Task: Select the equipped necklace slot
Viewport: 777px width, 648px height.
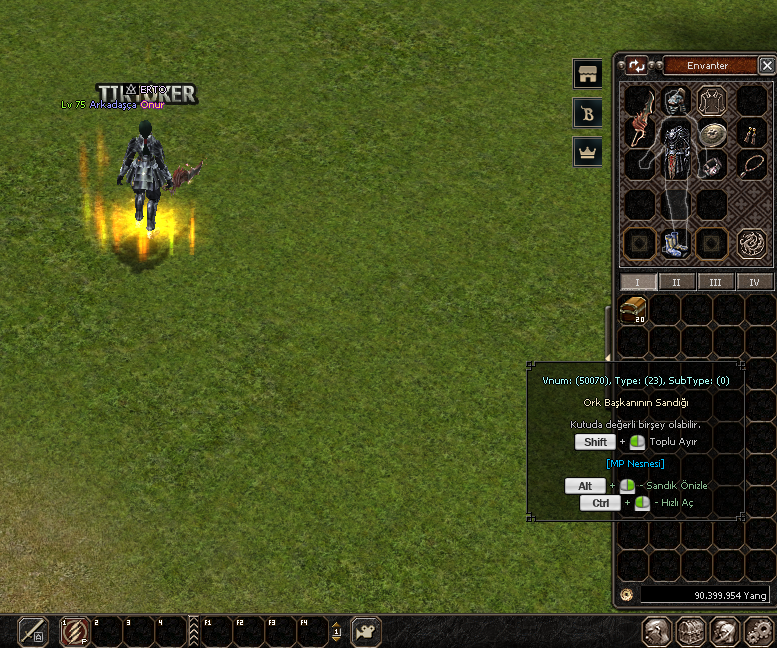Action: tap(751, 166)
